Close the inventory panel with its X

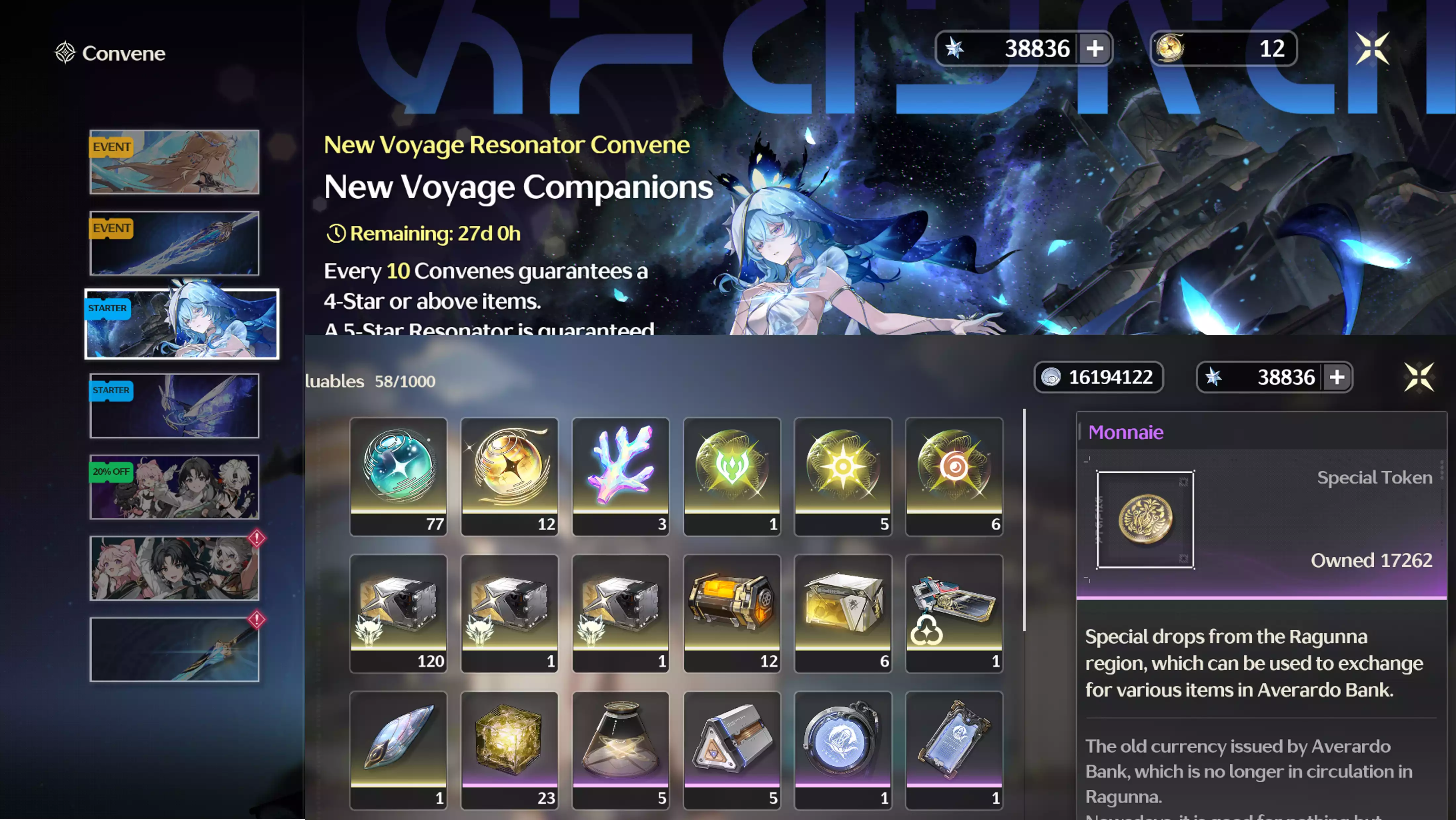(1419, 377)
